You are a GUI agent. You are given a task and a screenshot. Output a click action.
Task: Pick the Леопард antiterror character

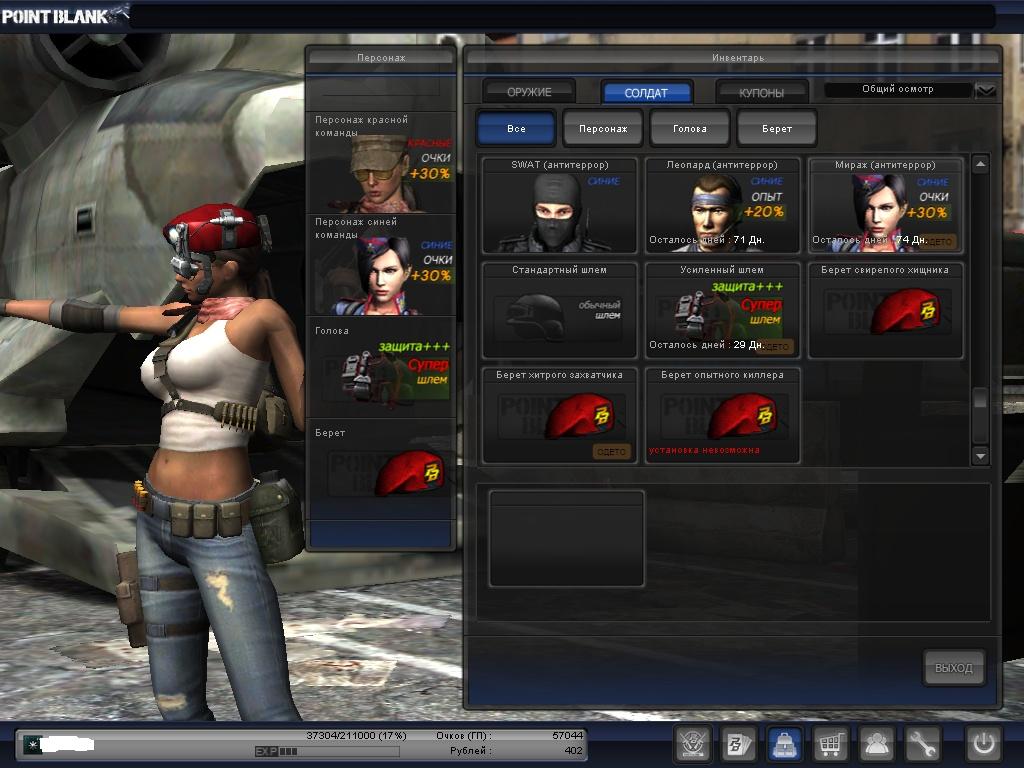(x=723, y=206)
